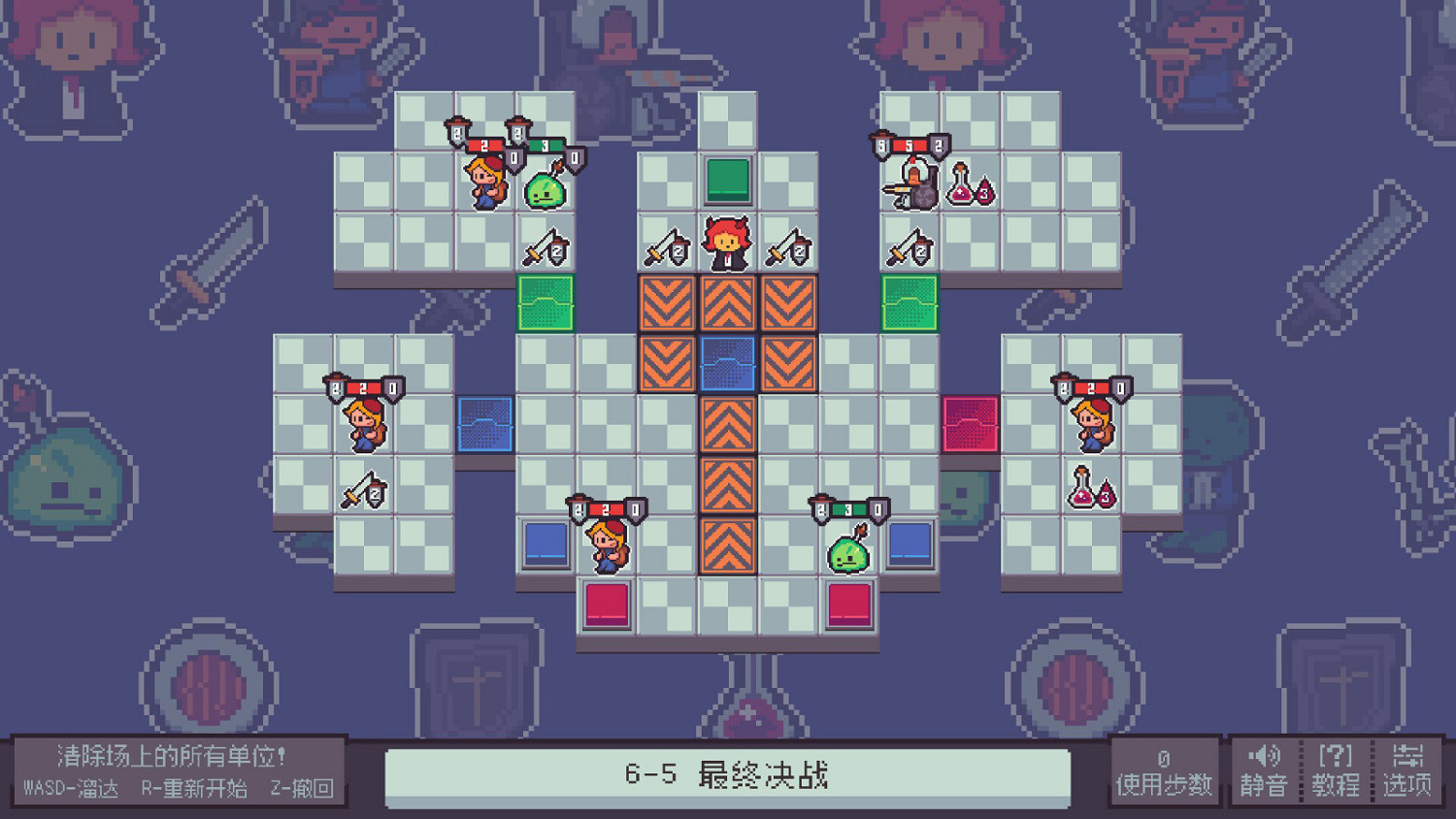Click the level title 6-5 最终决战
Image resolution: width=1456 pixels, height=819 pixels.
(x=726, y=774)
